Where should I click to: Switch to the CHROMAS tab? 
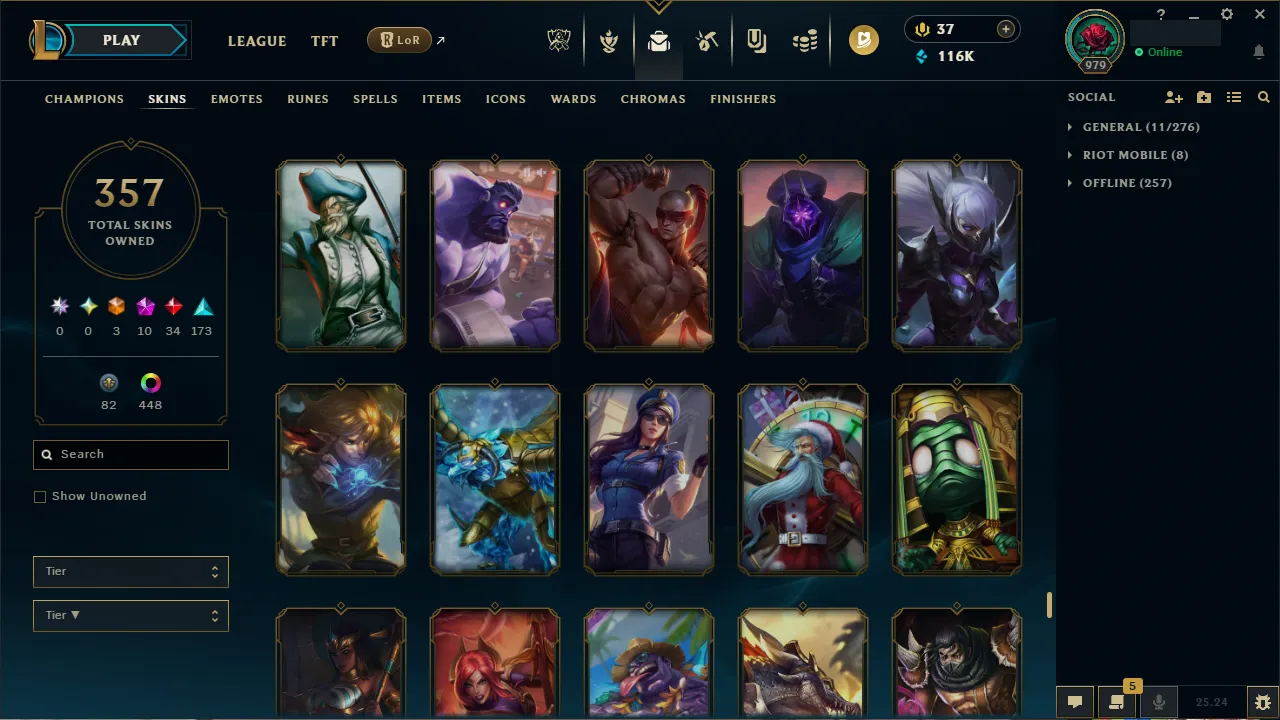(x=653, y=99)
